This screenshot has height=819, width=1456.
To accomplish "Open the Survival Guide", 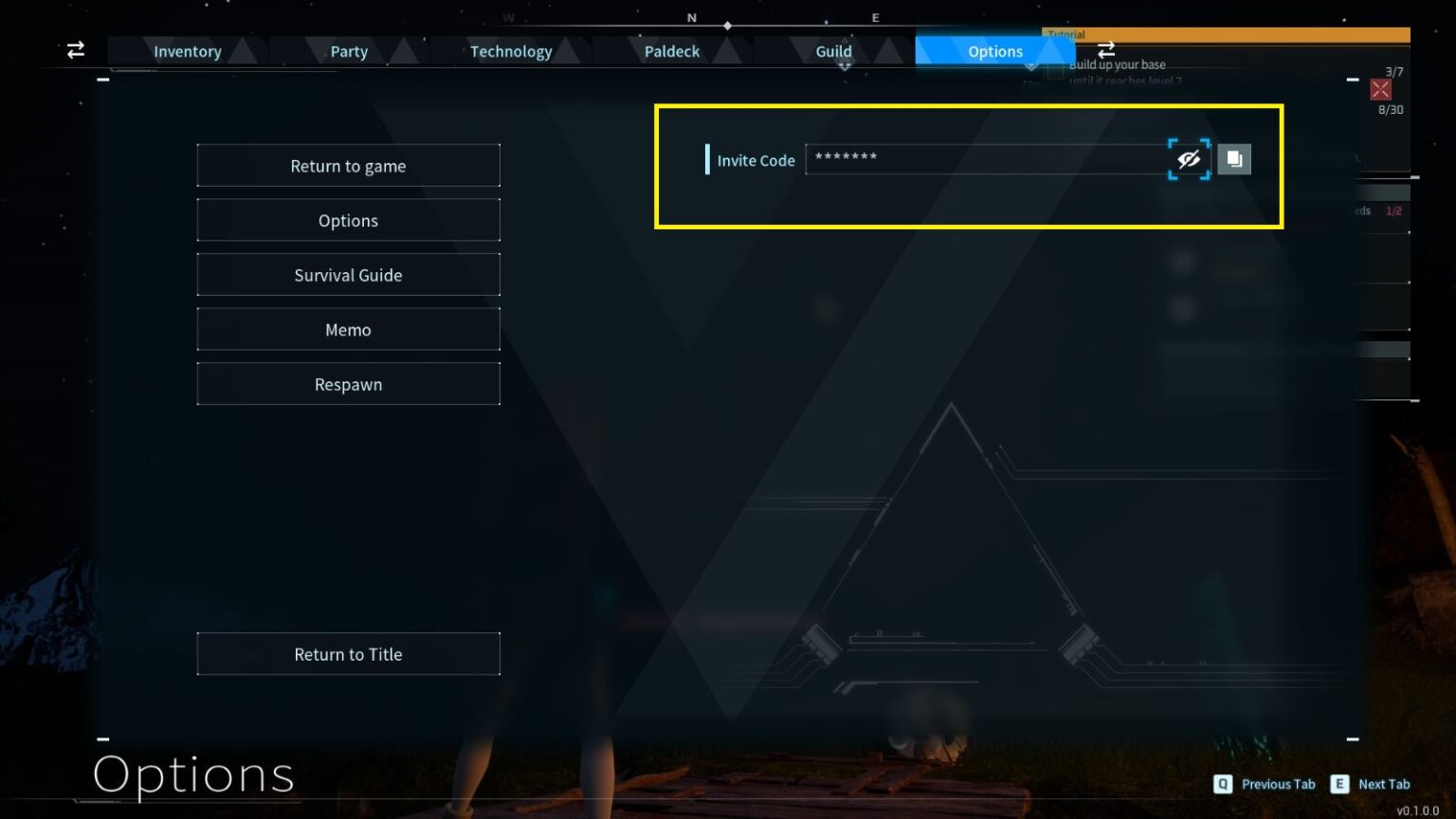I will click(x=348, y=275).
